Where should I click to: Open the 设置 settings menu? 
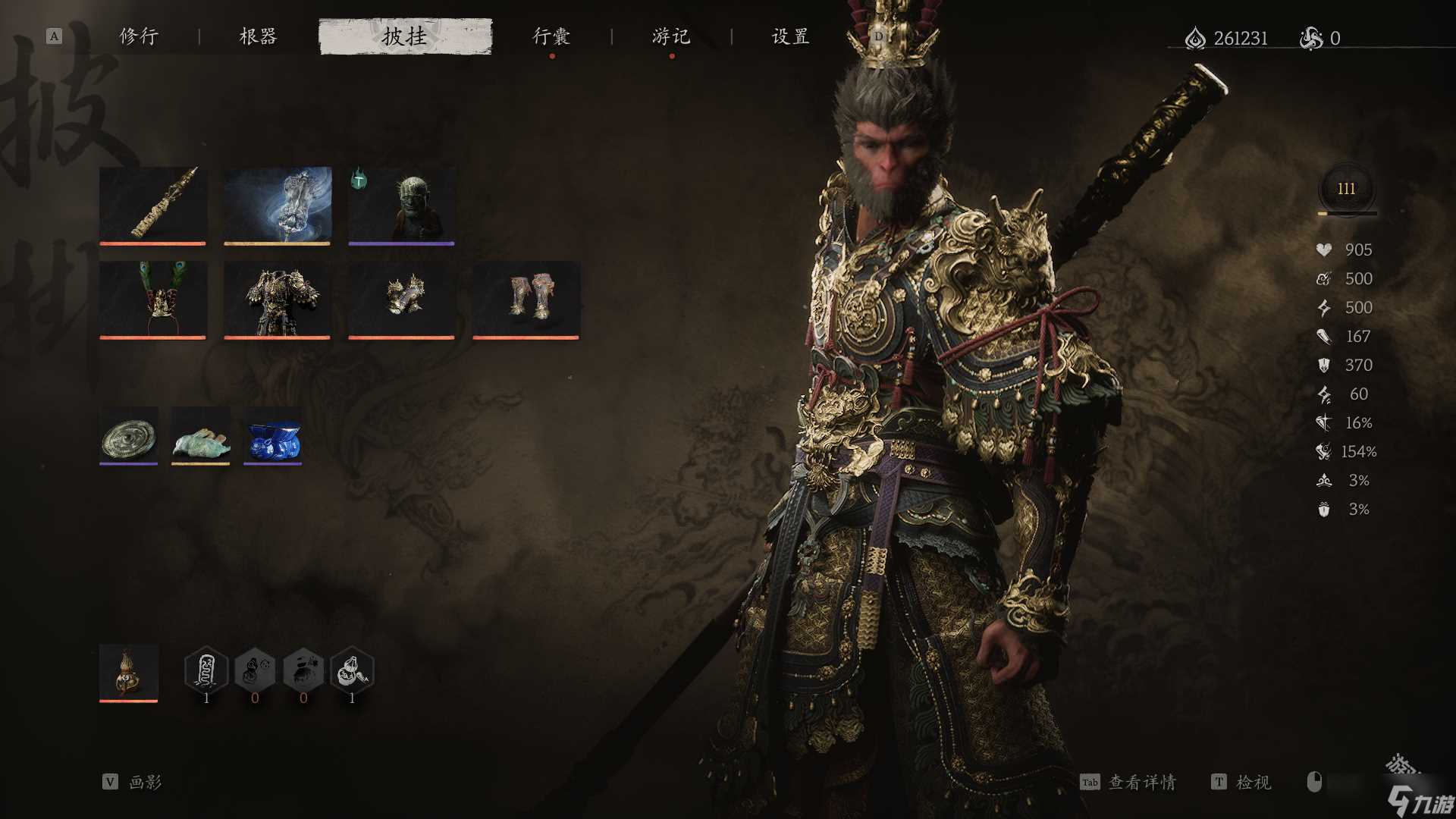[789, 36]
